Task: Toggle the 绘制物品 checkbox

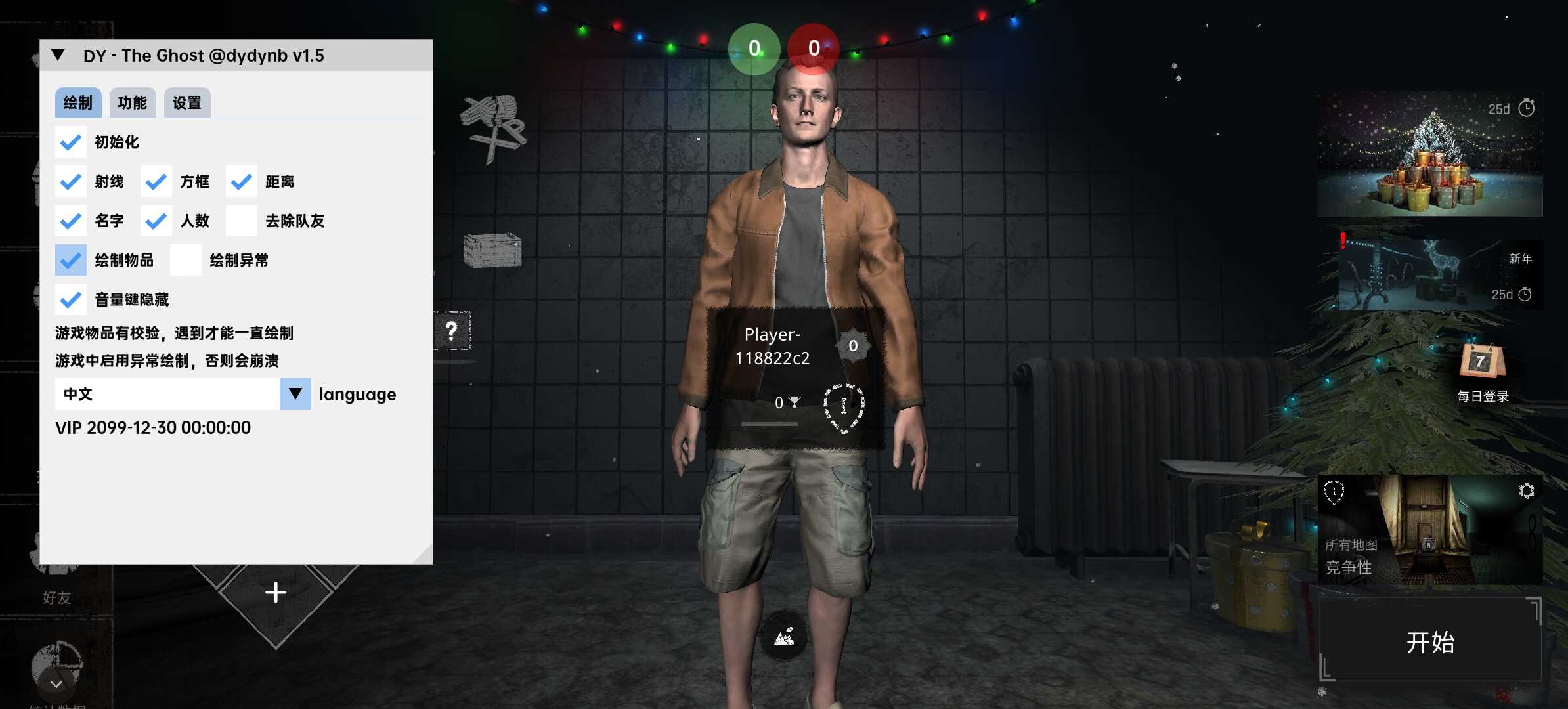Action: coord(71,261)
